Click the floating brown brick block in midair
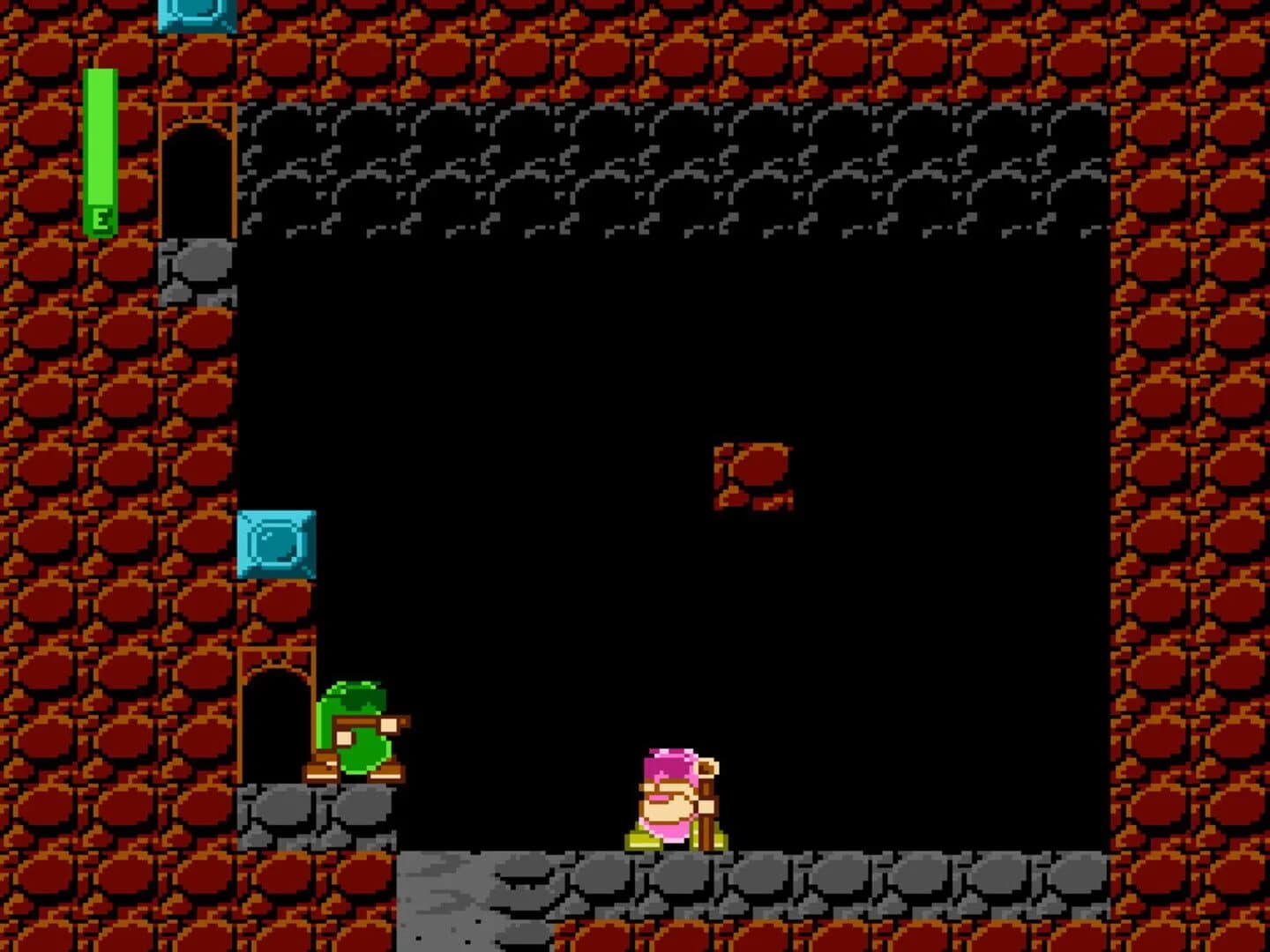 754,474
